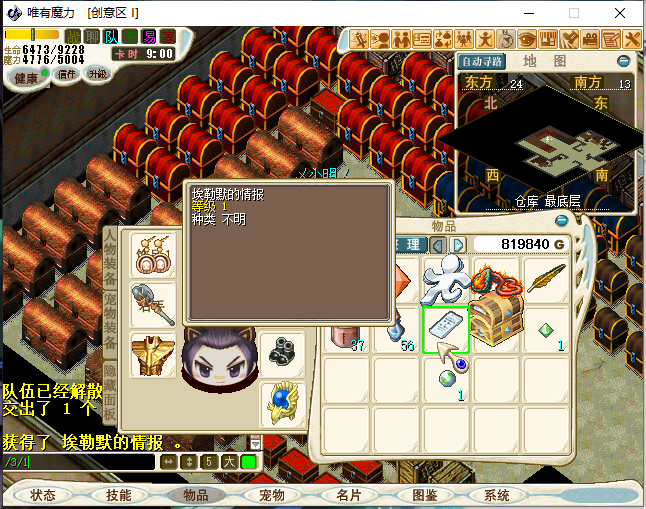Select the green gem item slot
646x509 pixels.
pyautogui.click(x=546, y=329)
